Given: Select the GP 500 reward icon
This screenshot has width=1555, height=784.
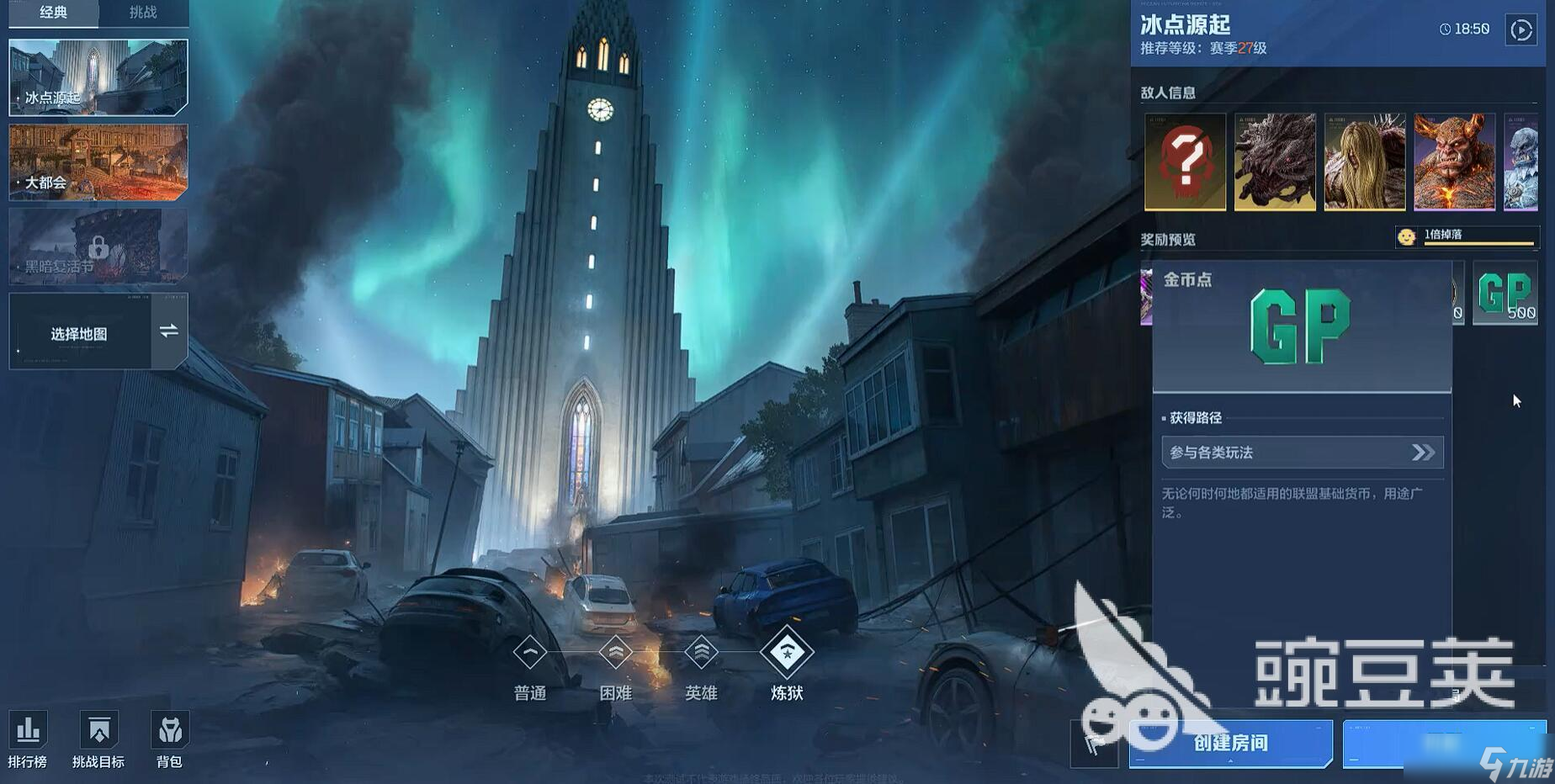Looking at the screenshot, I should 1505,294.
